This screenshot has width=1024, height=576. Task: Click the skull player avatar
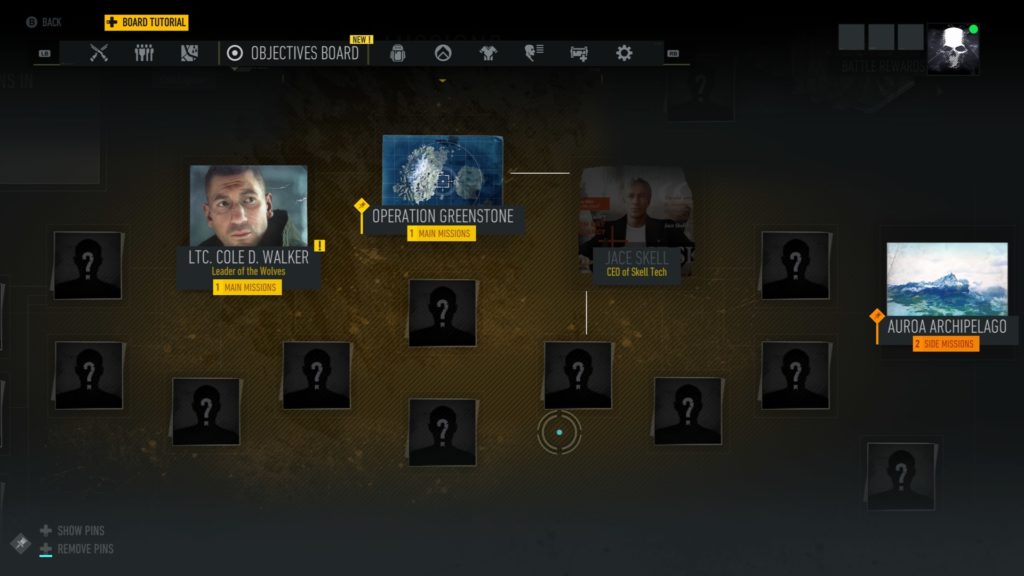951,49
